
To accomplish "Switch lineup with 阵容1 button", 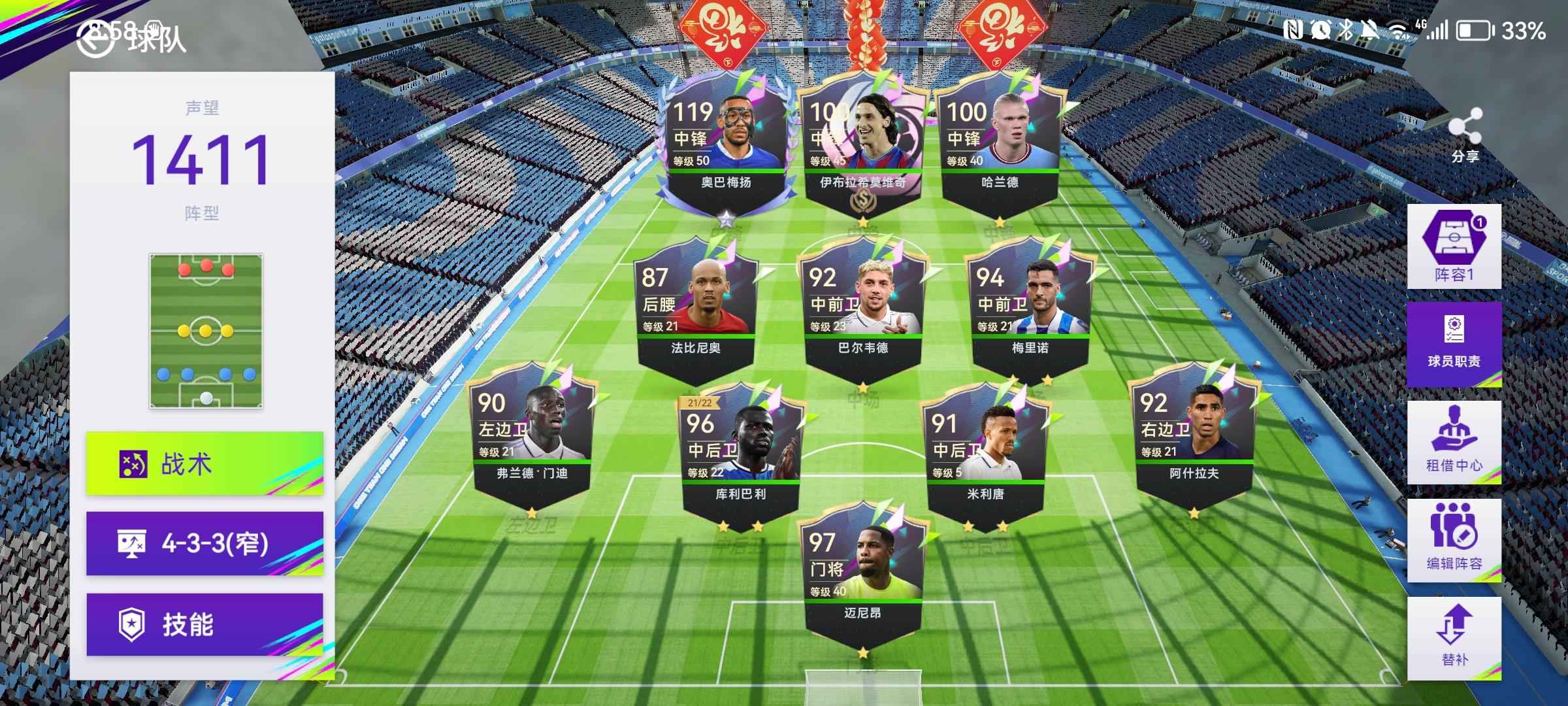I will [x=1454, y=246].
